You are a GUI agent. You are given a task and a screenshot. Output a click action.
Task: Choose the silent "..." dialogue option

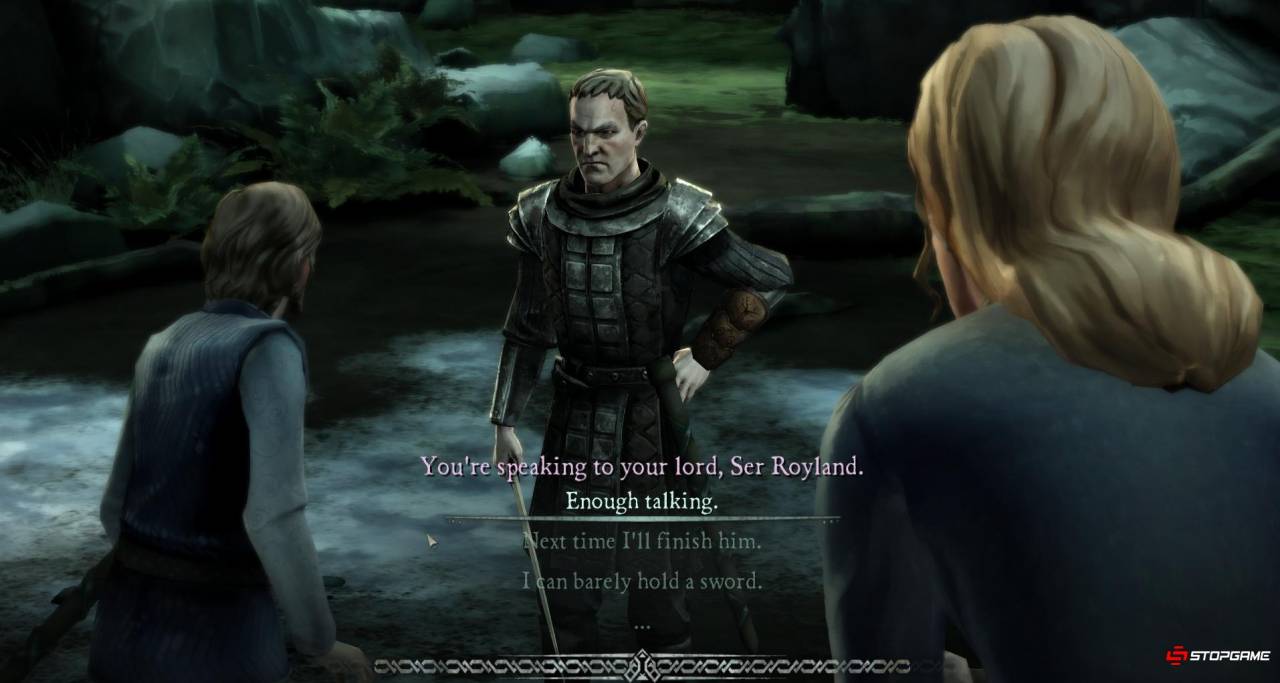[x=642, y=622]
